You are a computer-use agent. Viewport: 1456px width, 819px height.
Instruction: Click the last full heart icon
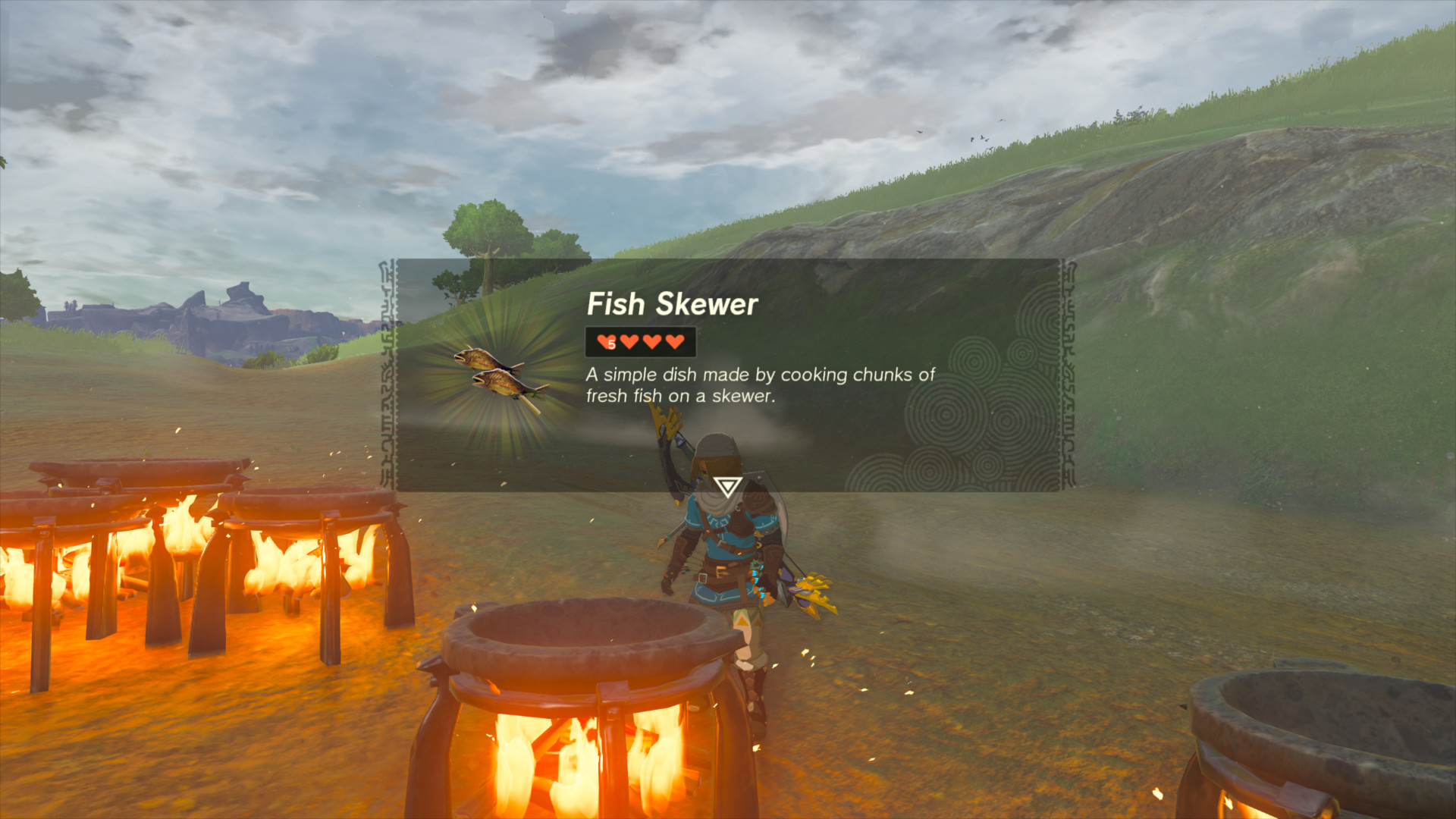point(673,341)
